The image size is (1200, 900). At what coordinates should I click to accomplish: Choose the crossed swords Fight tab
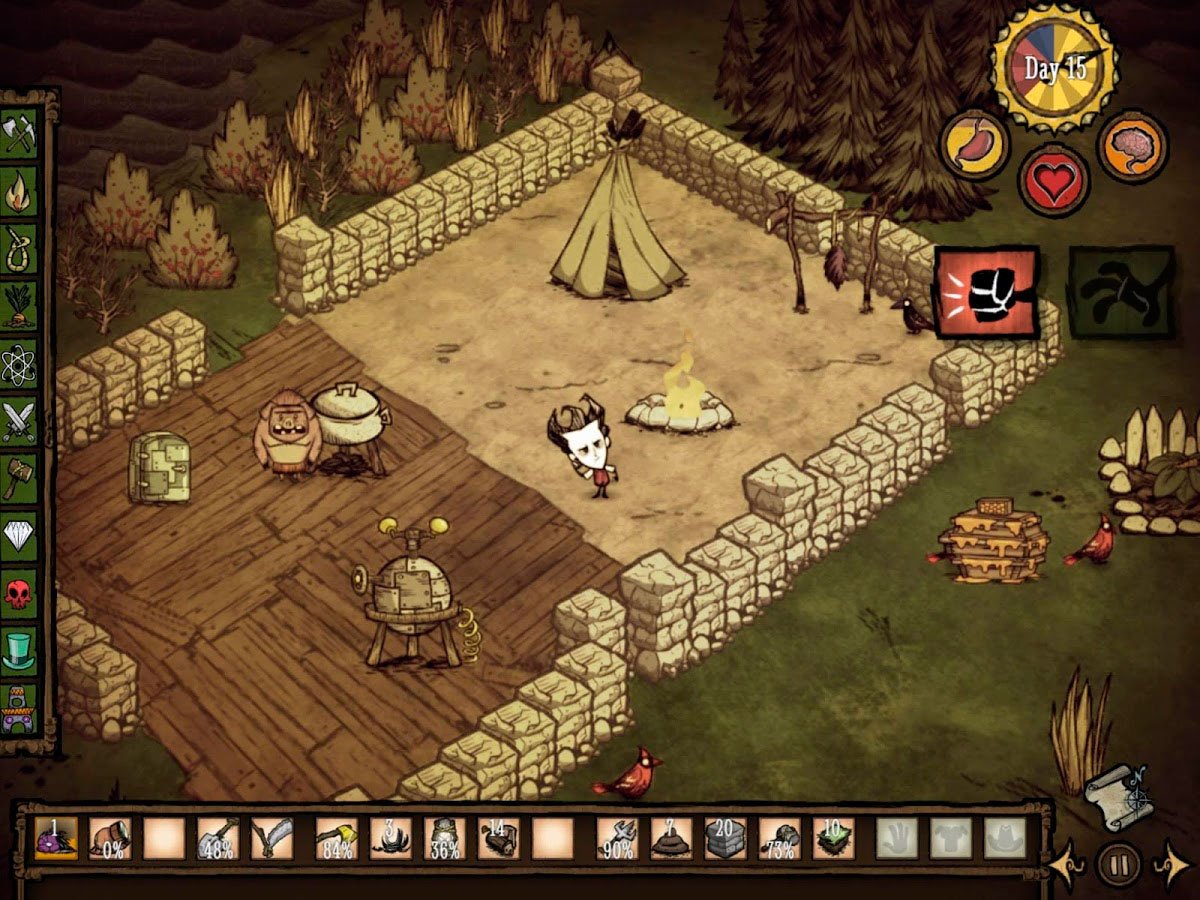(x=20, y=422)
